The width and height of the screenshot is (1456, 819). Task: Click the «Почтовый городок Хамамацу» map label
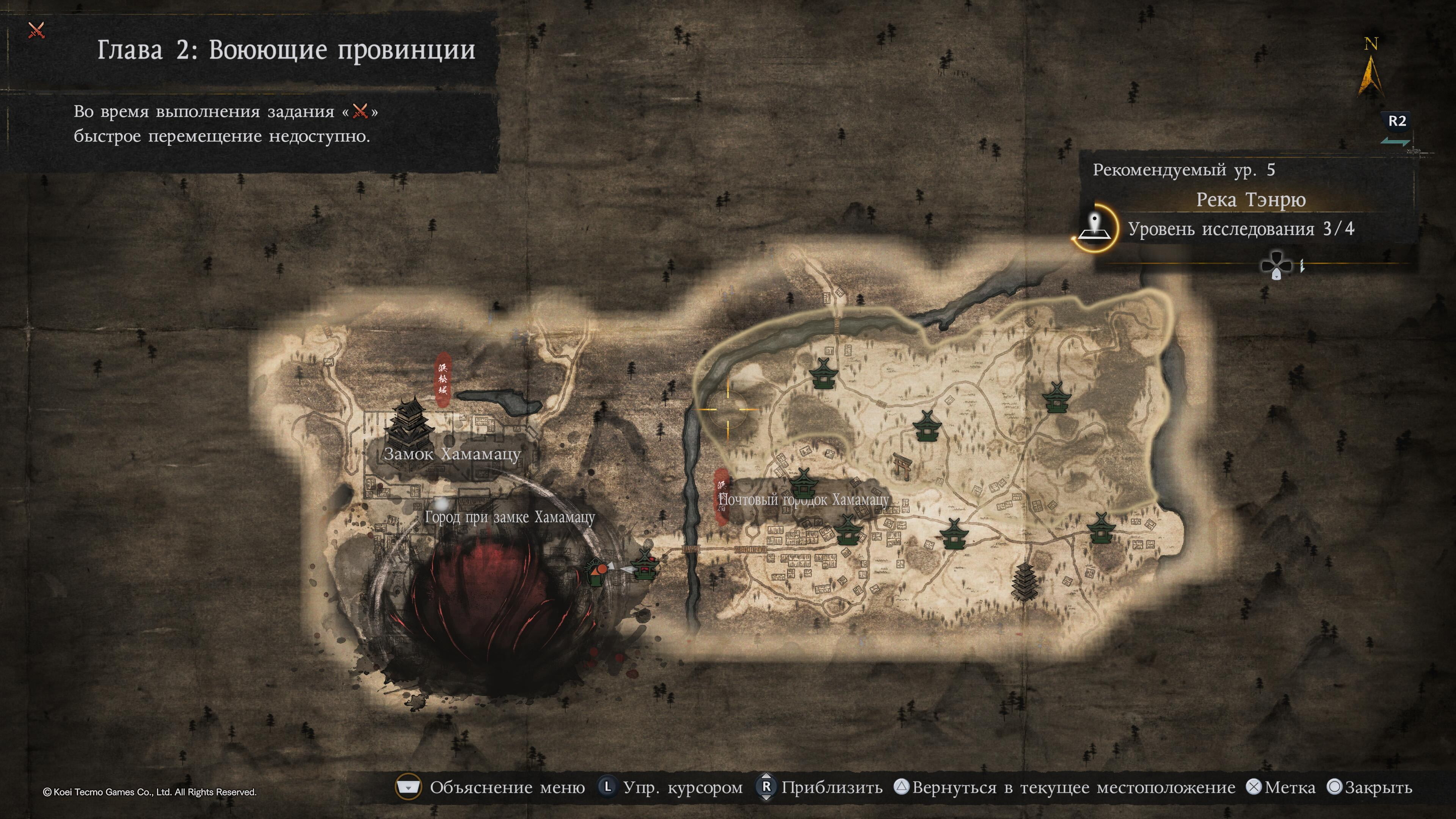(803, 500)
